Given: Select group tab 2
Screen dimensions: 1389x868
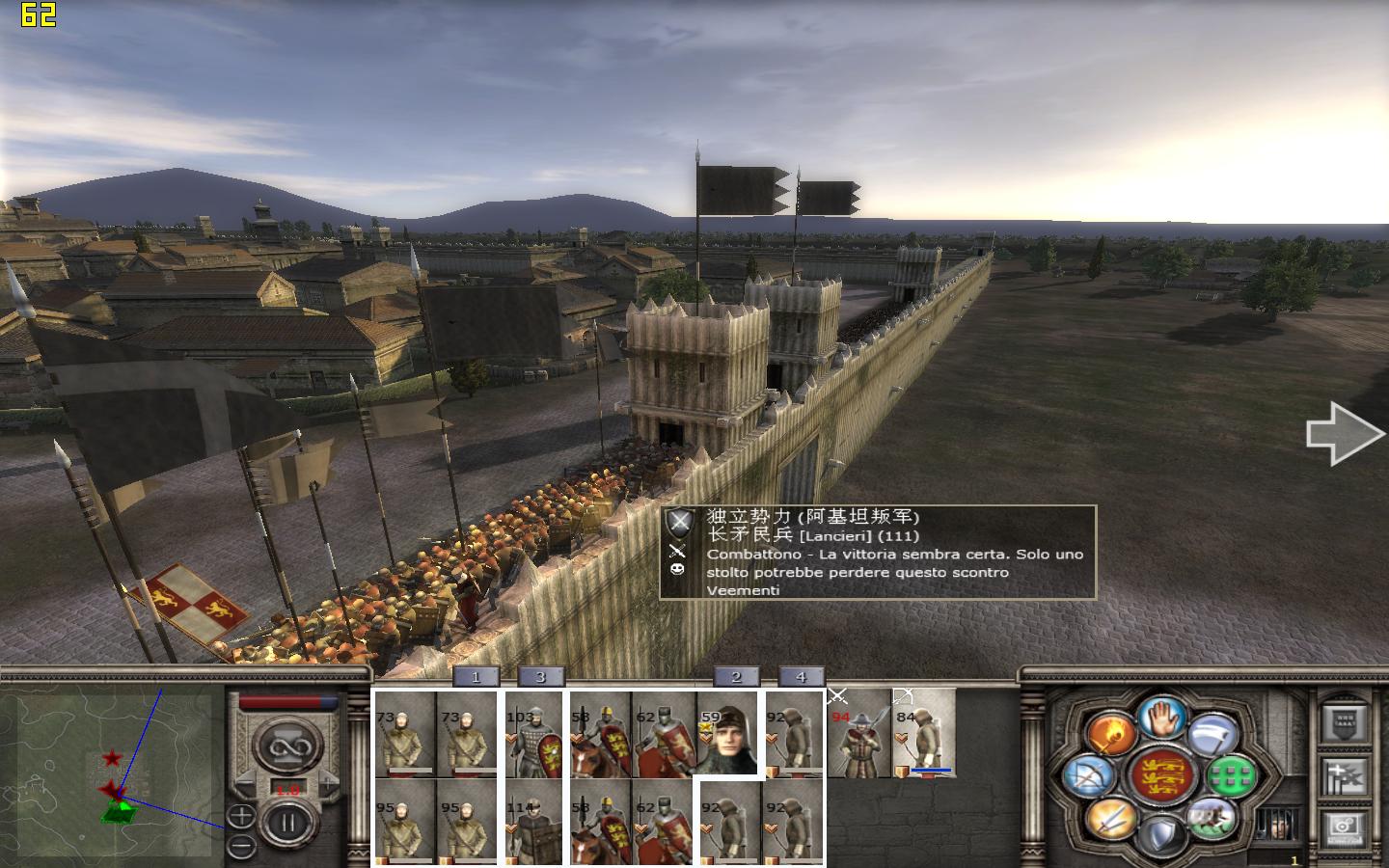Looking at the screenshot, I should coord(736,677).
